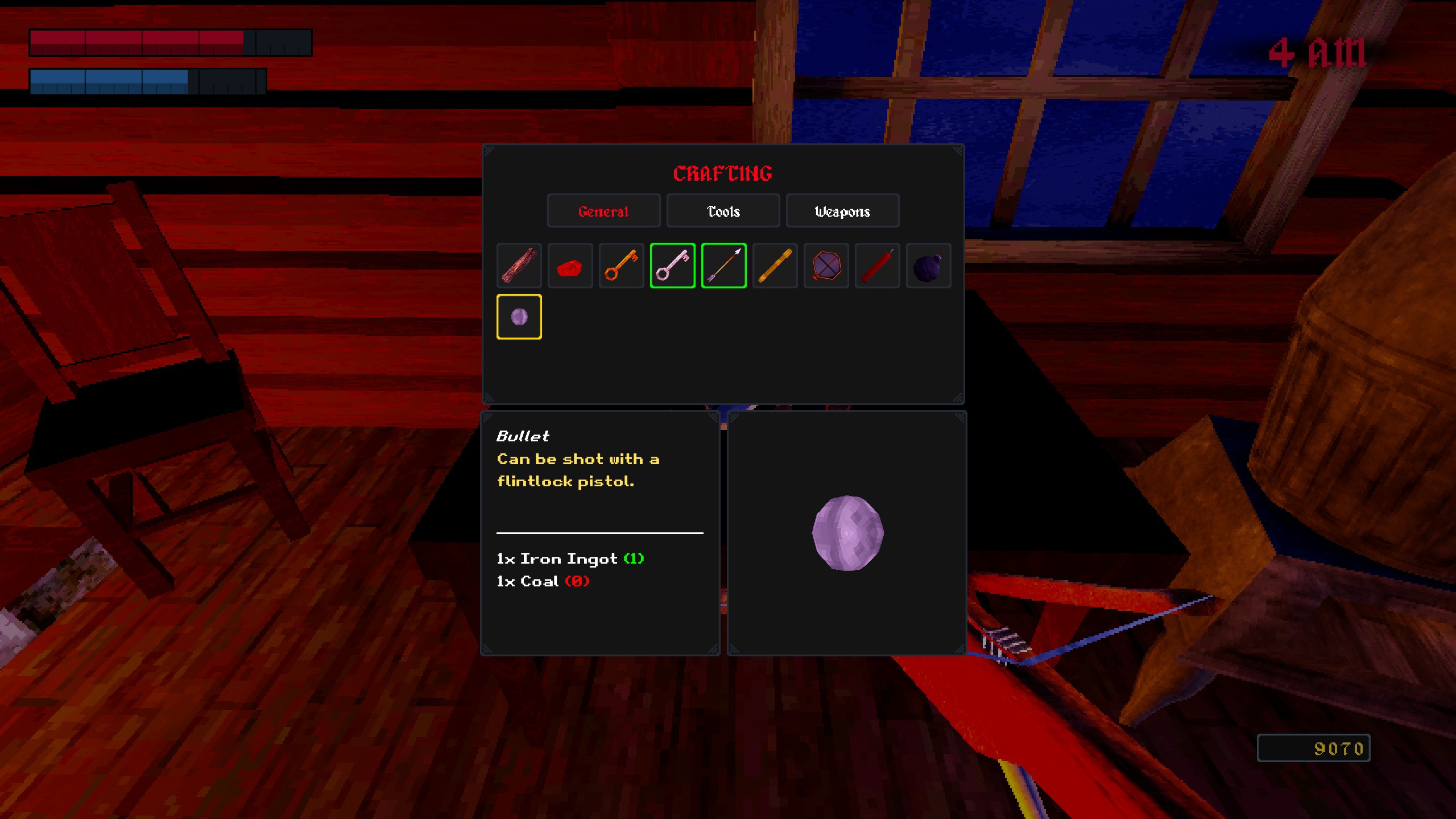Image resolution: width=1456 pixels, height=819 pixels.
Task: Select the dynamite stick recipe
Action: (x=877, y=266)
